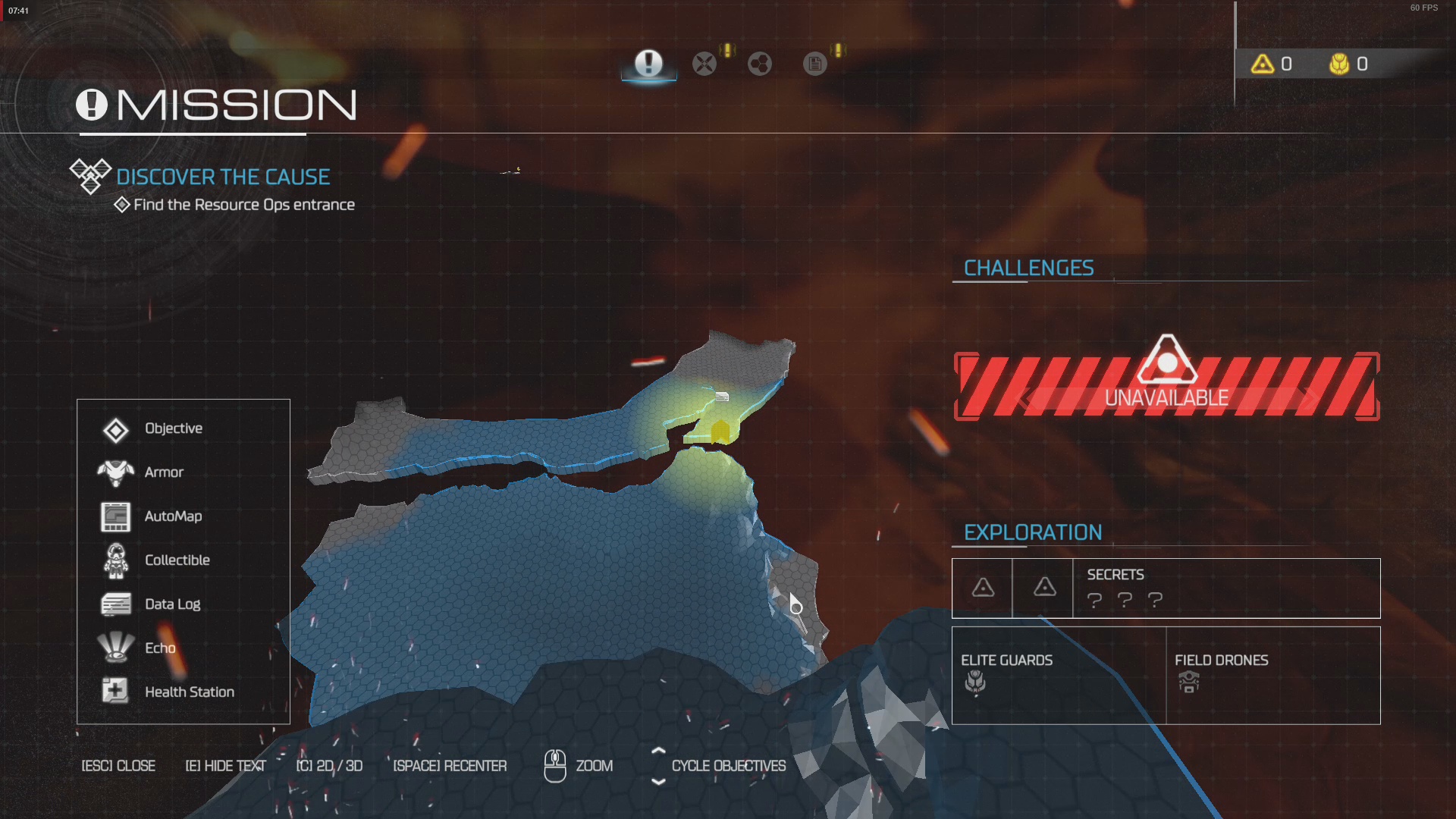
Task: Switch to the Runes hexagon tab
Action: click(x=759, y=64)
